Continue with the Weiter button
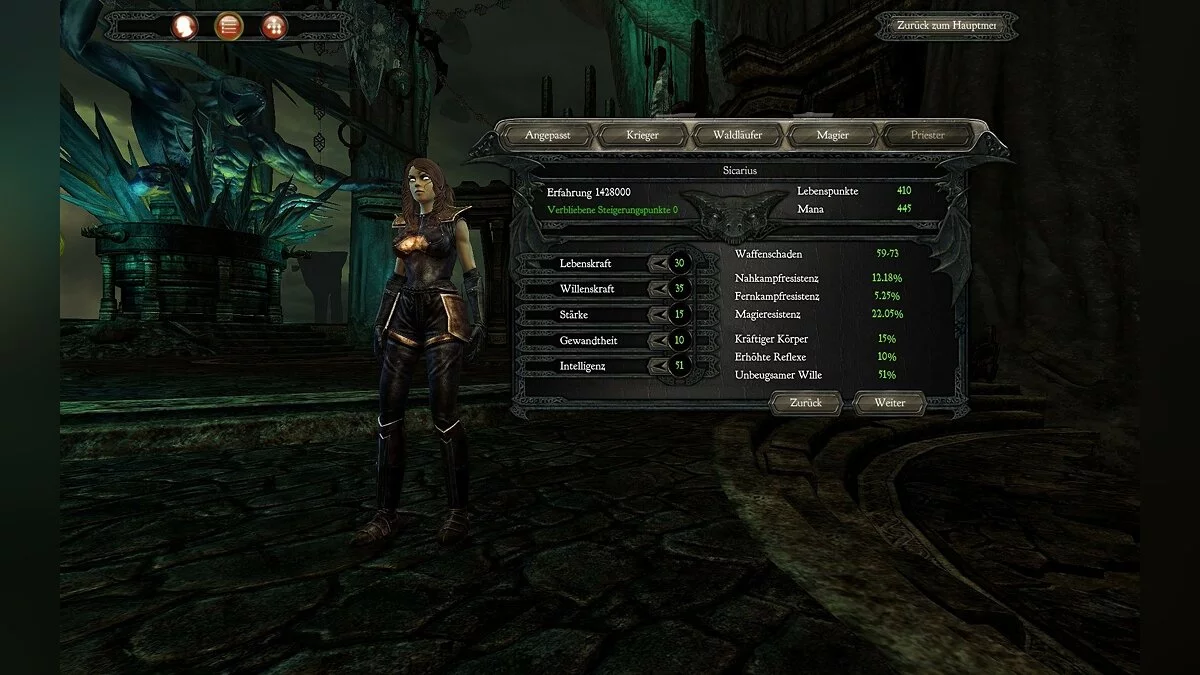The height and width of the screenshot is (675, 1200). click(889, 403)
